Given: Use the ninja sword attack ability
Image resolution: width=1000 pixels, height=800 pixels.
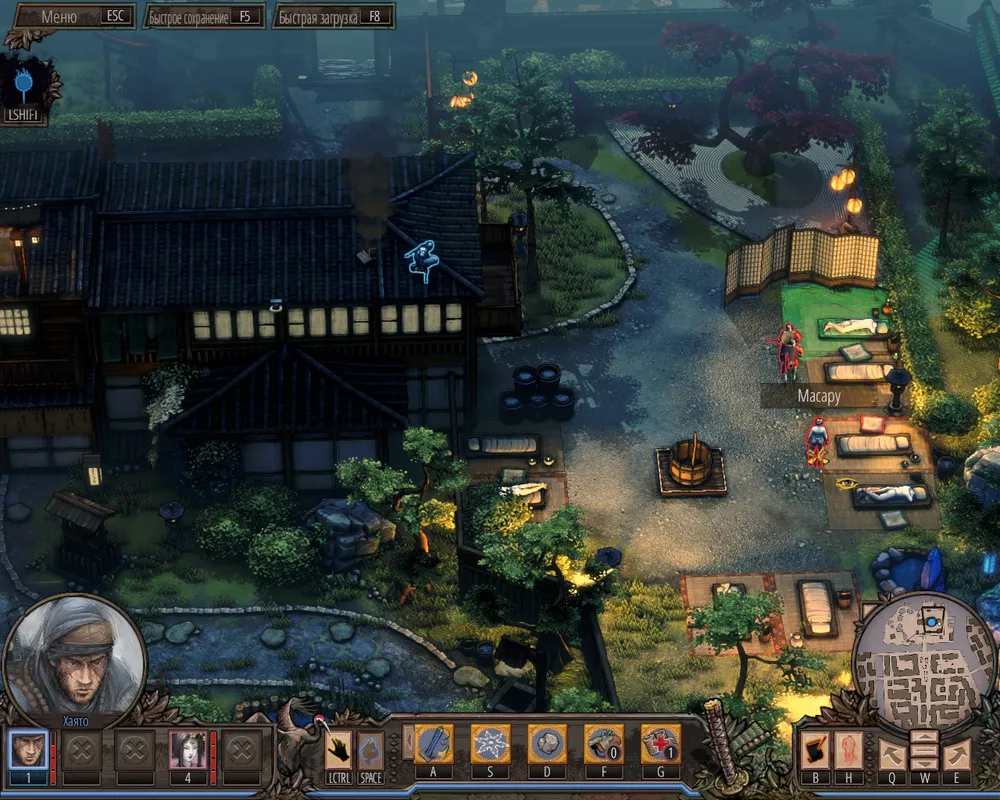Looking at the screenshot, I should point(434,745).
